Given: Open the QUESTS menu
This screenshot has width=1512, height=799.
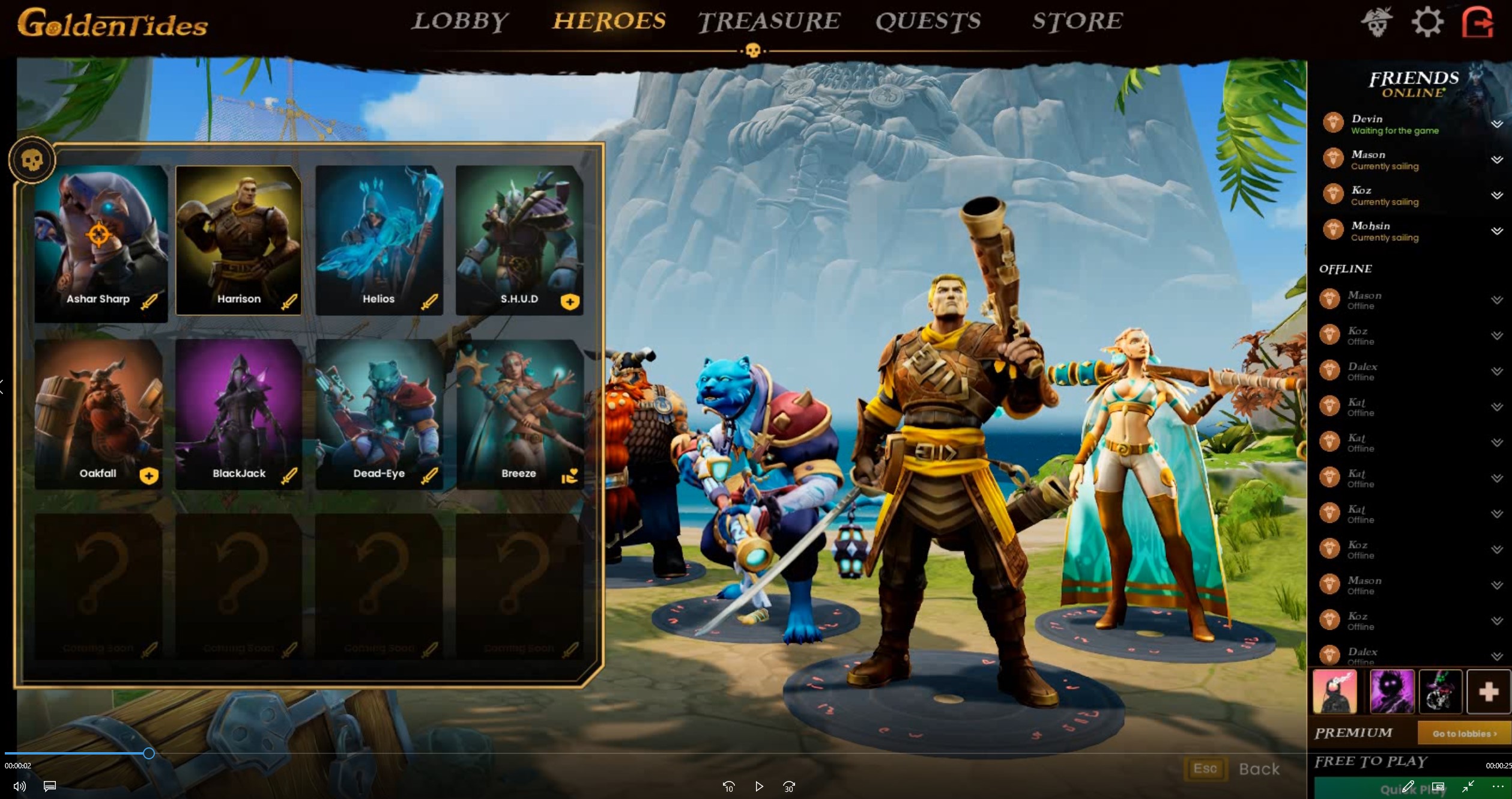Looking at the screenshot, I should pyautogui.click(x=928, y=22).
